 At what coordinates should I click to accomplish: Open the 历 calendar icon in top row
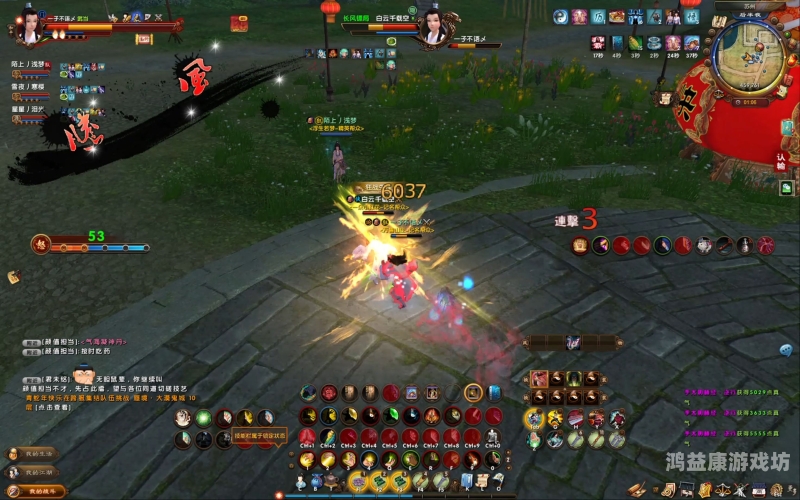click(x=598, y=17)
